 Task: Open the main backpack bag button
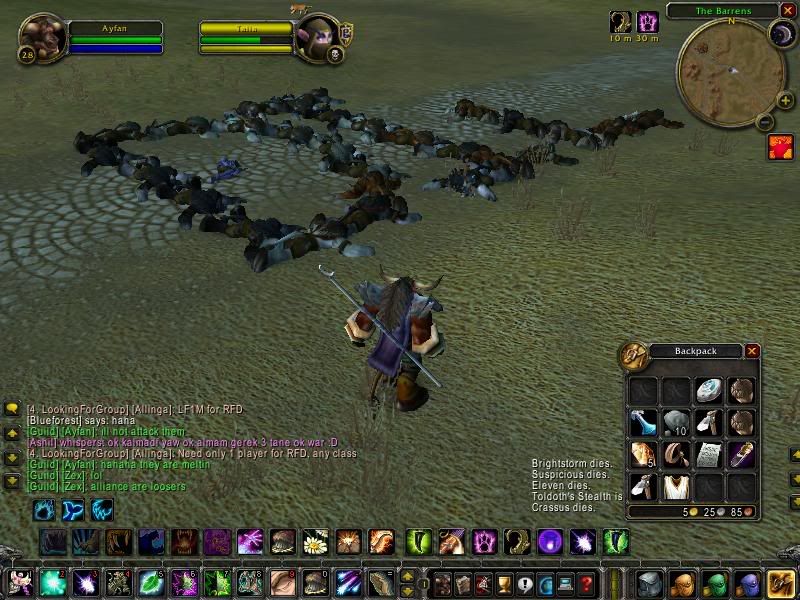(781, 583)
